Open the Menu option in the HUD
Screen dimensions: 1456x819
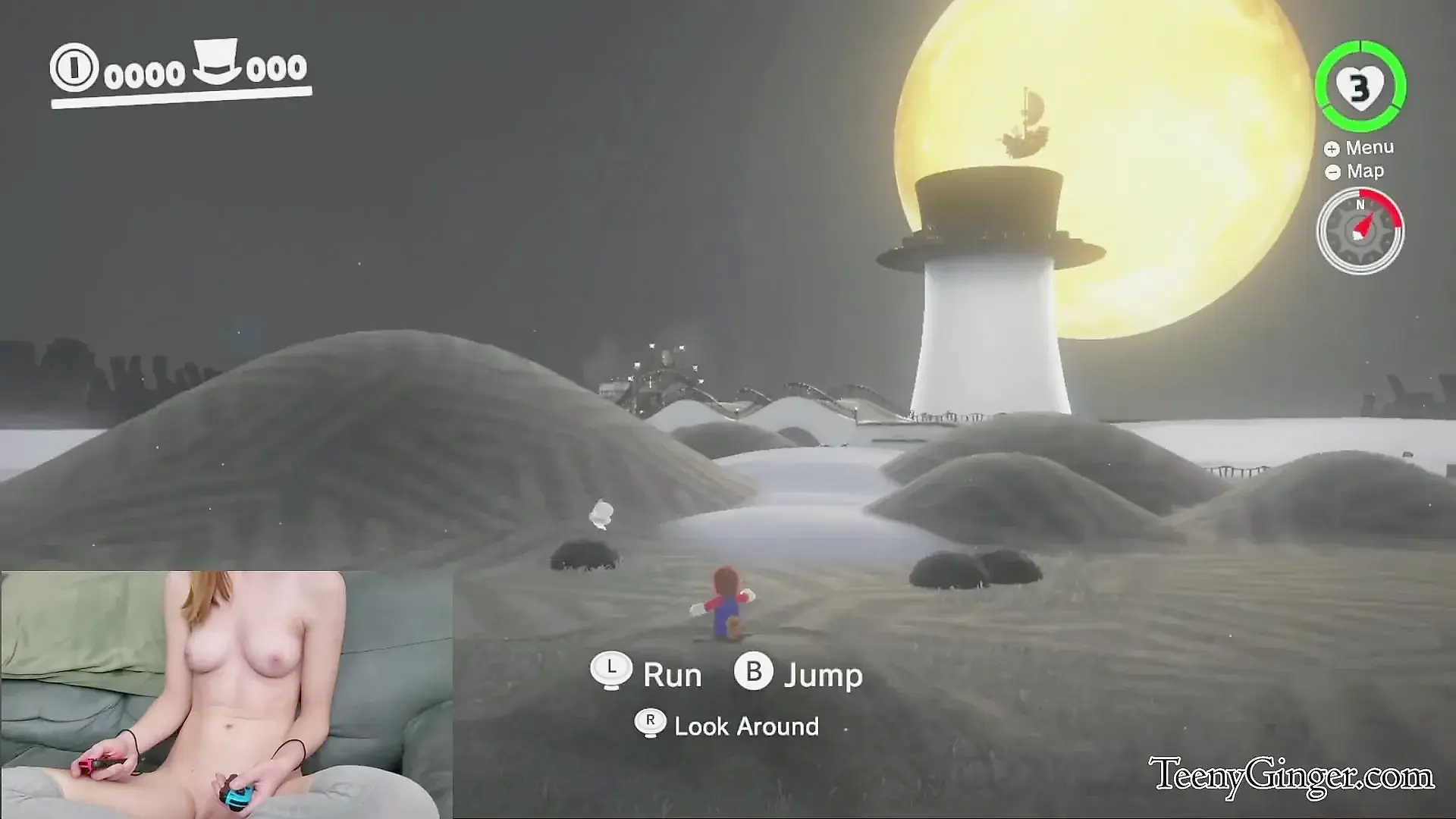point(1360,148)
